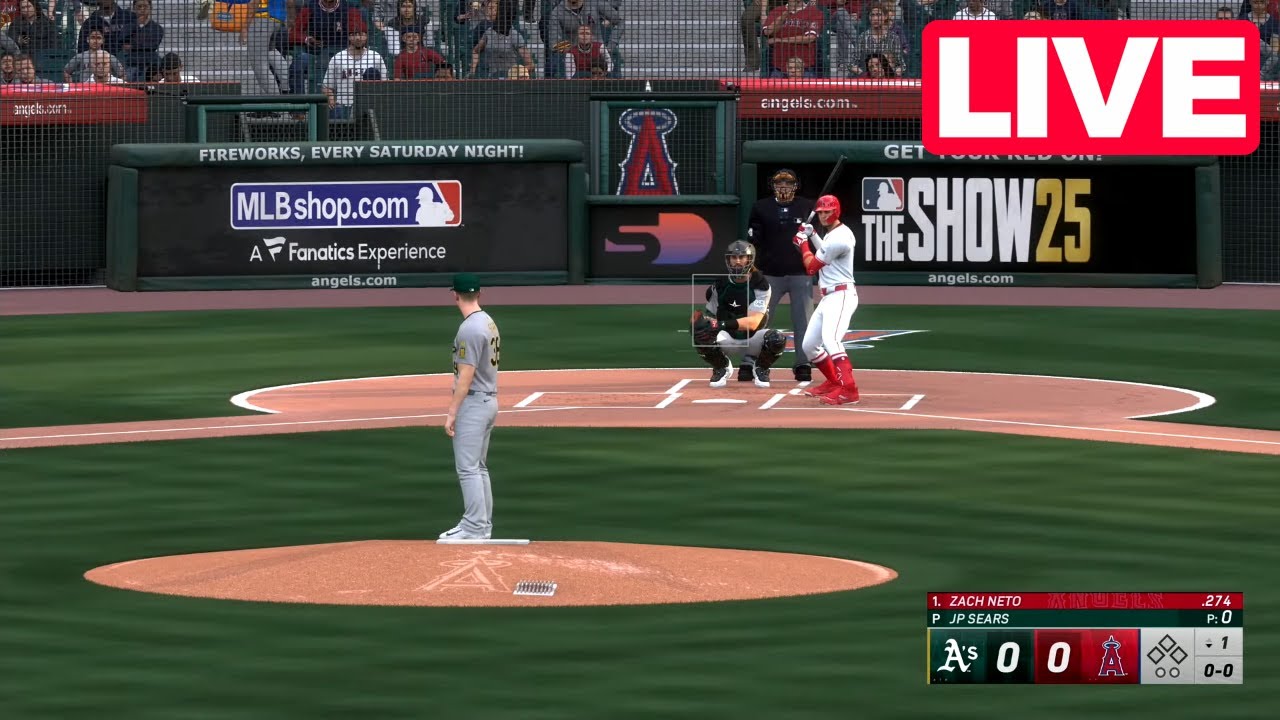The height and width of the screenshot is (720, 1280).
Task: Click the Angels halo logo on scoreboard
Action: click(1110, 656)
